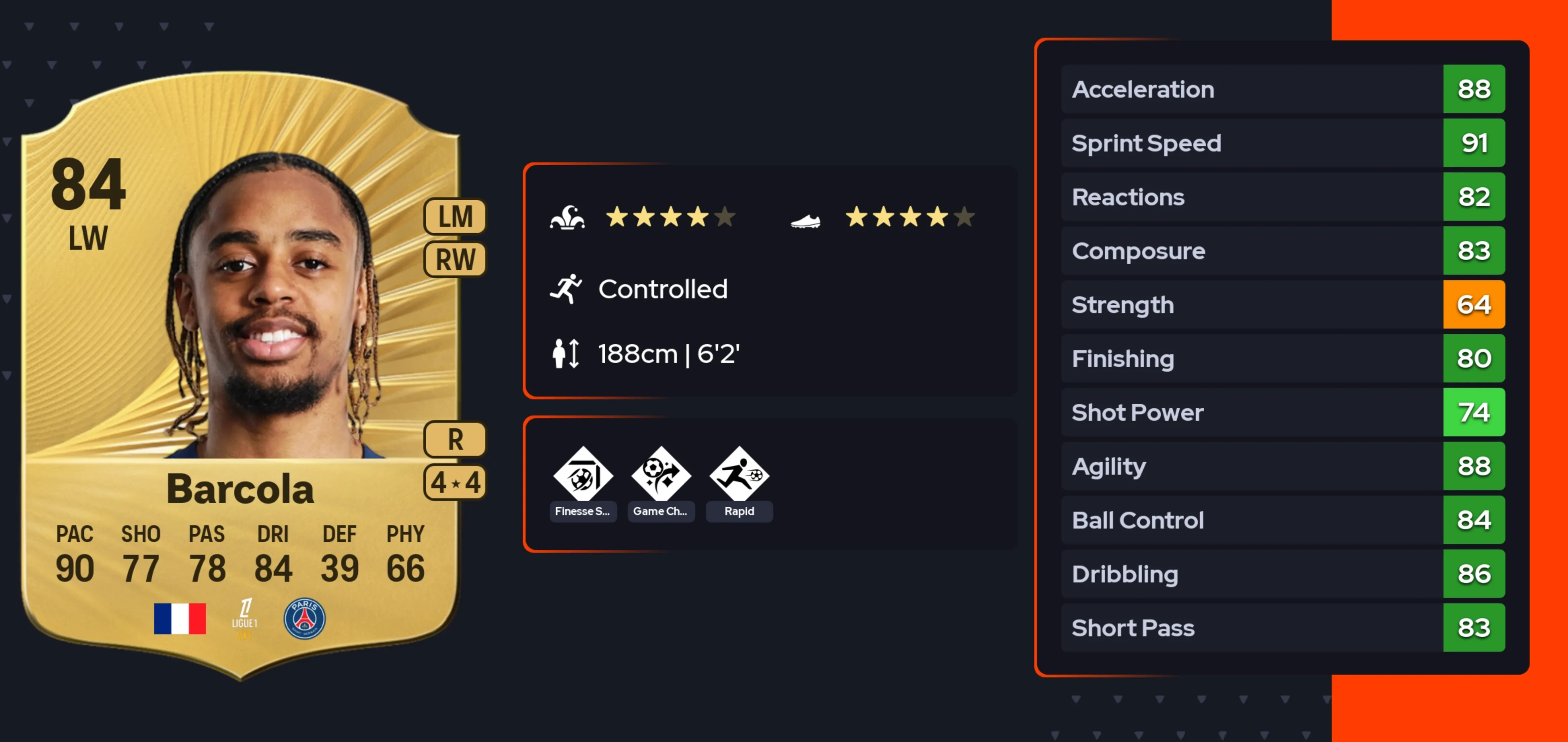The image size is (1568, 742).
Task: Select the Finesse Shot PlayStyle icon
Action: click(582, 475)
